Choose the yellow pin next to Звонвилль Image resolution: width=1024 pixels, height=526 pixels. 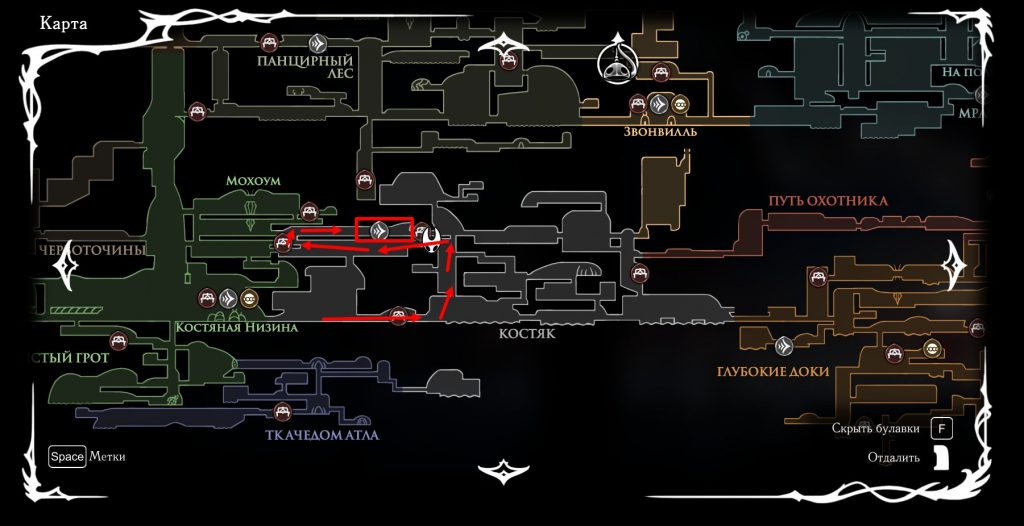(680, 104)
